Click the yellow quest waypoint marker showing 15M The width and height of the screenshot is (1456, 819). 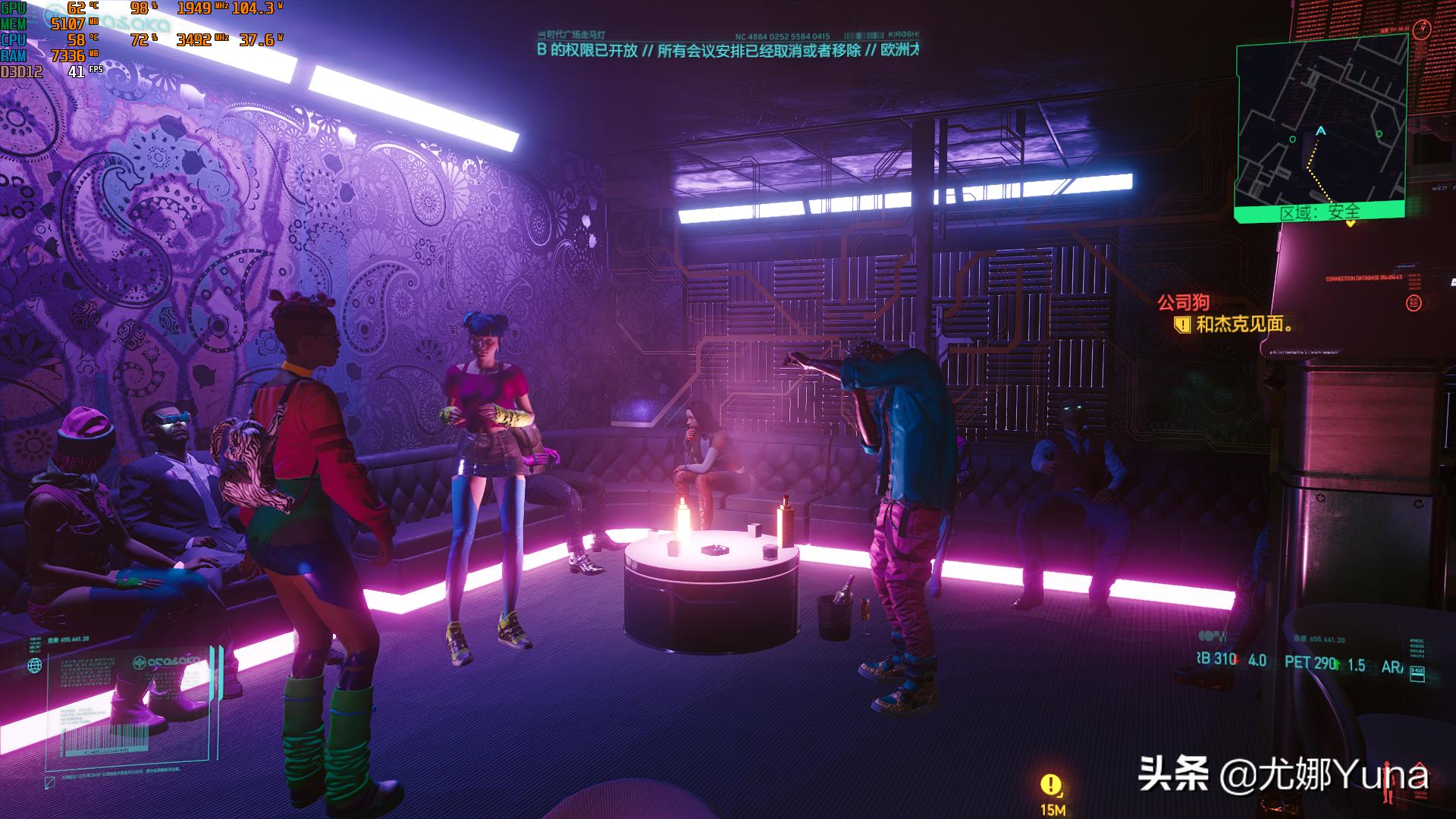point(1051,785)
